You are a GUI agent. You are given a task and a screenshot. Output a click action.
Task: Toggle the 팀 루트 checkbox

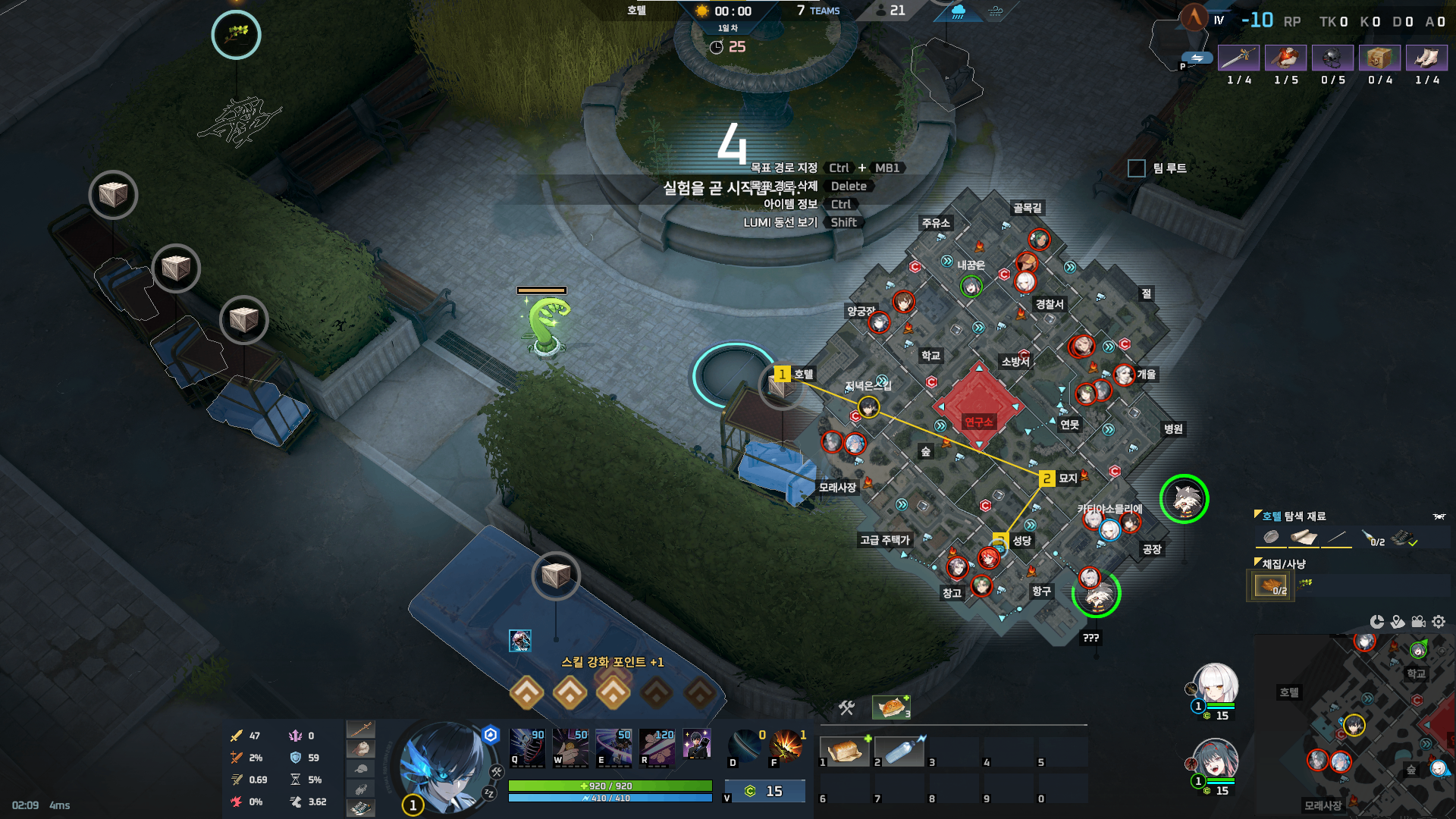(1136, 168)
